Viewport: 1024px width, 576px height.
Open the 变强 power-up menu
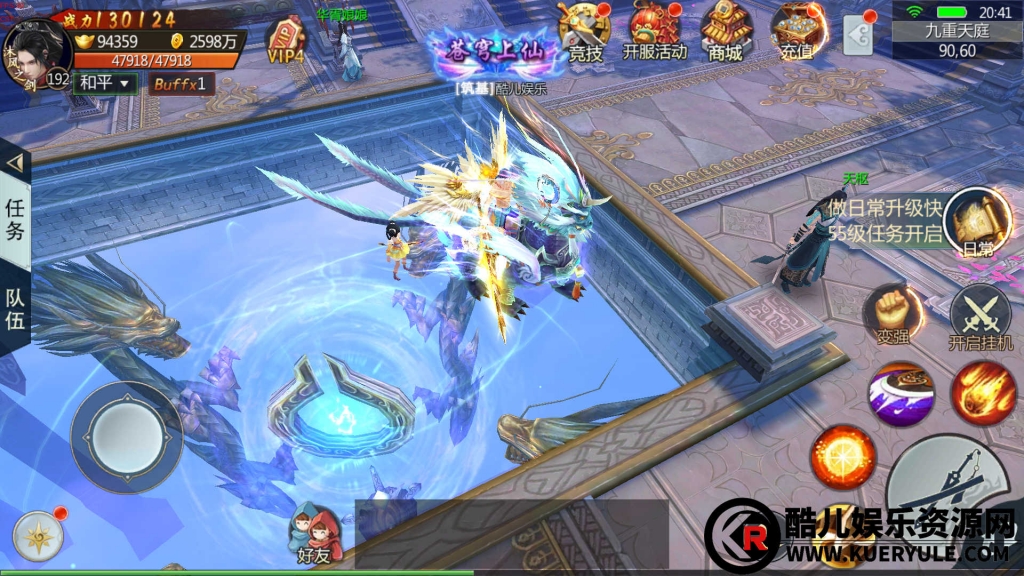pyautogui.click(x=887, y=315)
